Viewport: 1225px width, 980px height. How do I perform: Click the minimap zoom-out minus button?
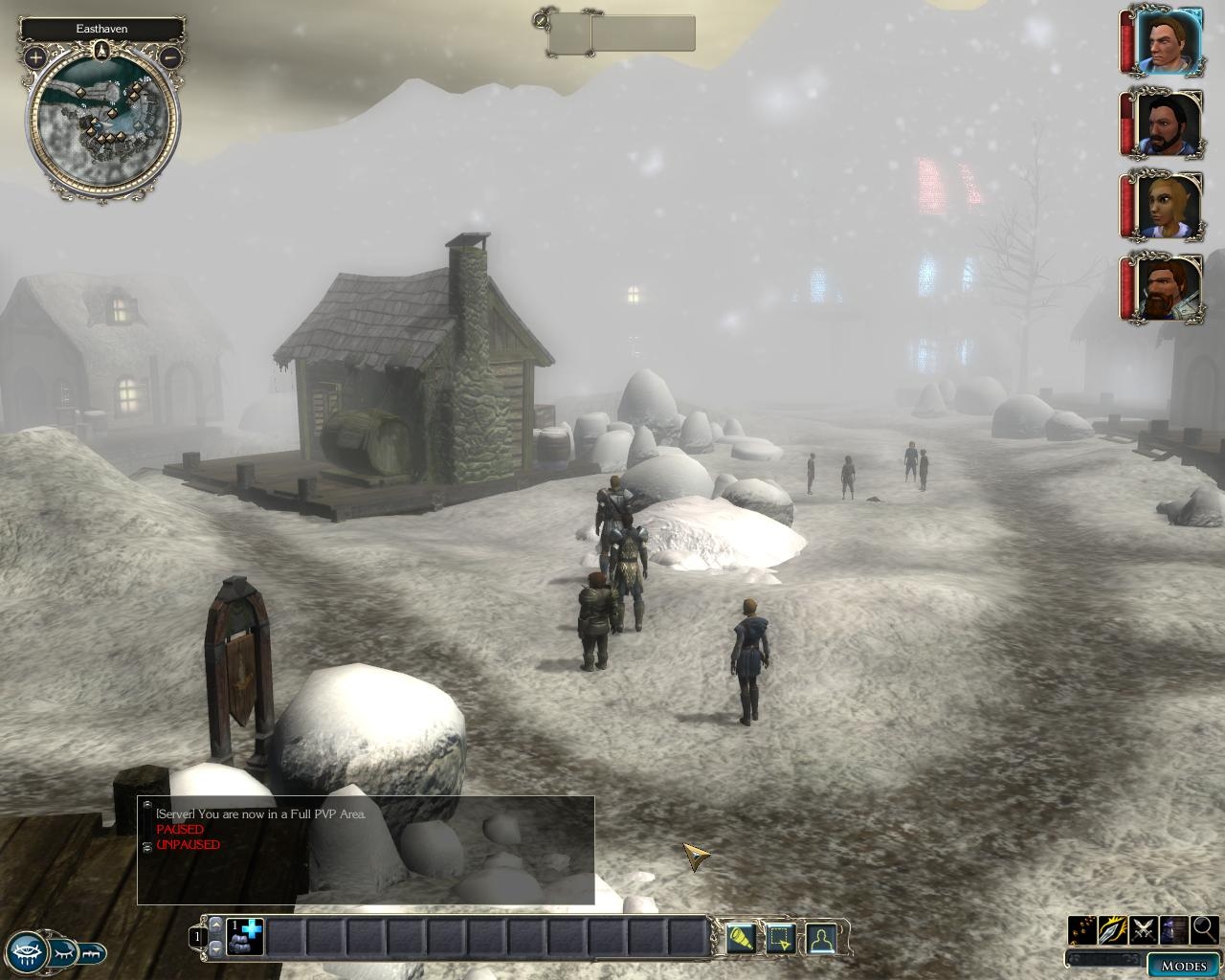tap(169, 57)
